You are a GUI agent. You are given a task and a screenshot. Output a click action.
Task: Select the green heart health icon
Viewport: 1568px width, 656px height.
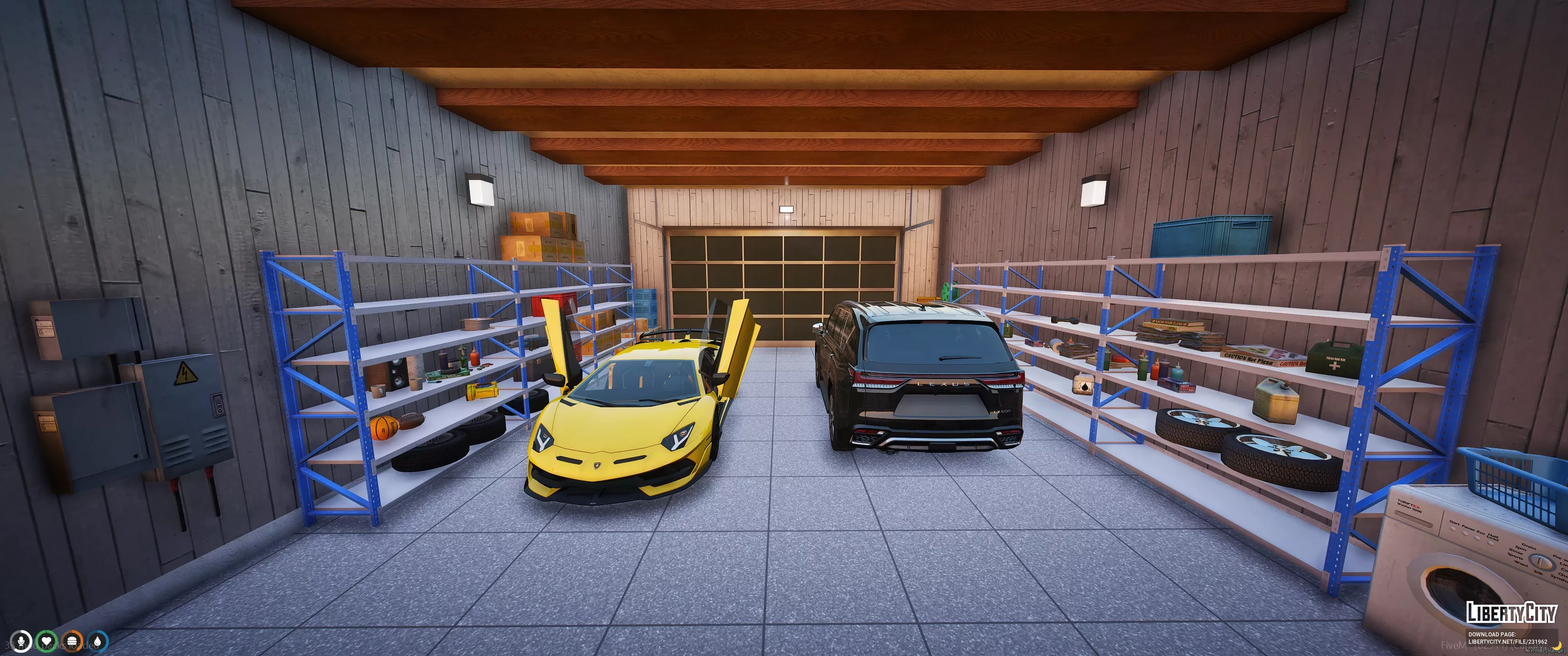pyautogui.click(x=46, y=641)
